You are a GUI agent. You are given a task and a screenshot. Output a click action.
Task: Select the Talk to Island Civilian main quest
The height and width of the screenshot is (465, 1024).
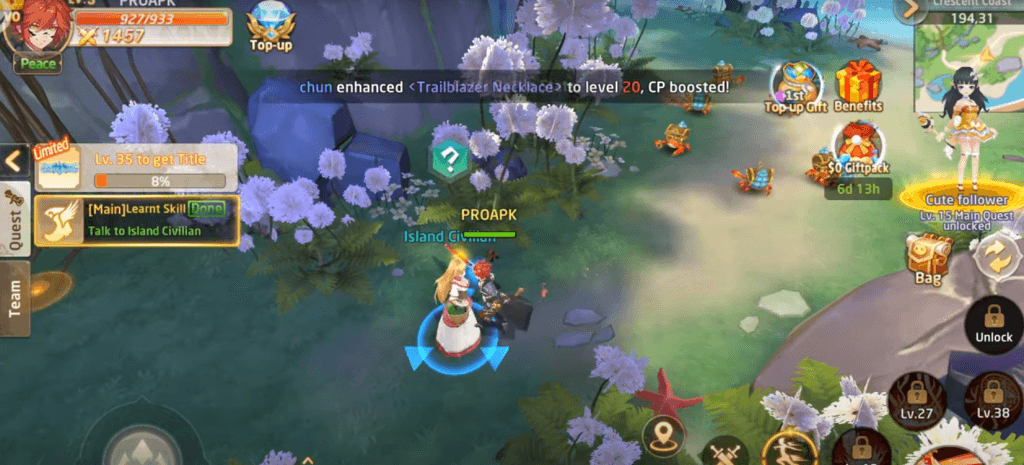tap(137, 221)
